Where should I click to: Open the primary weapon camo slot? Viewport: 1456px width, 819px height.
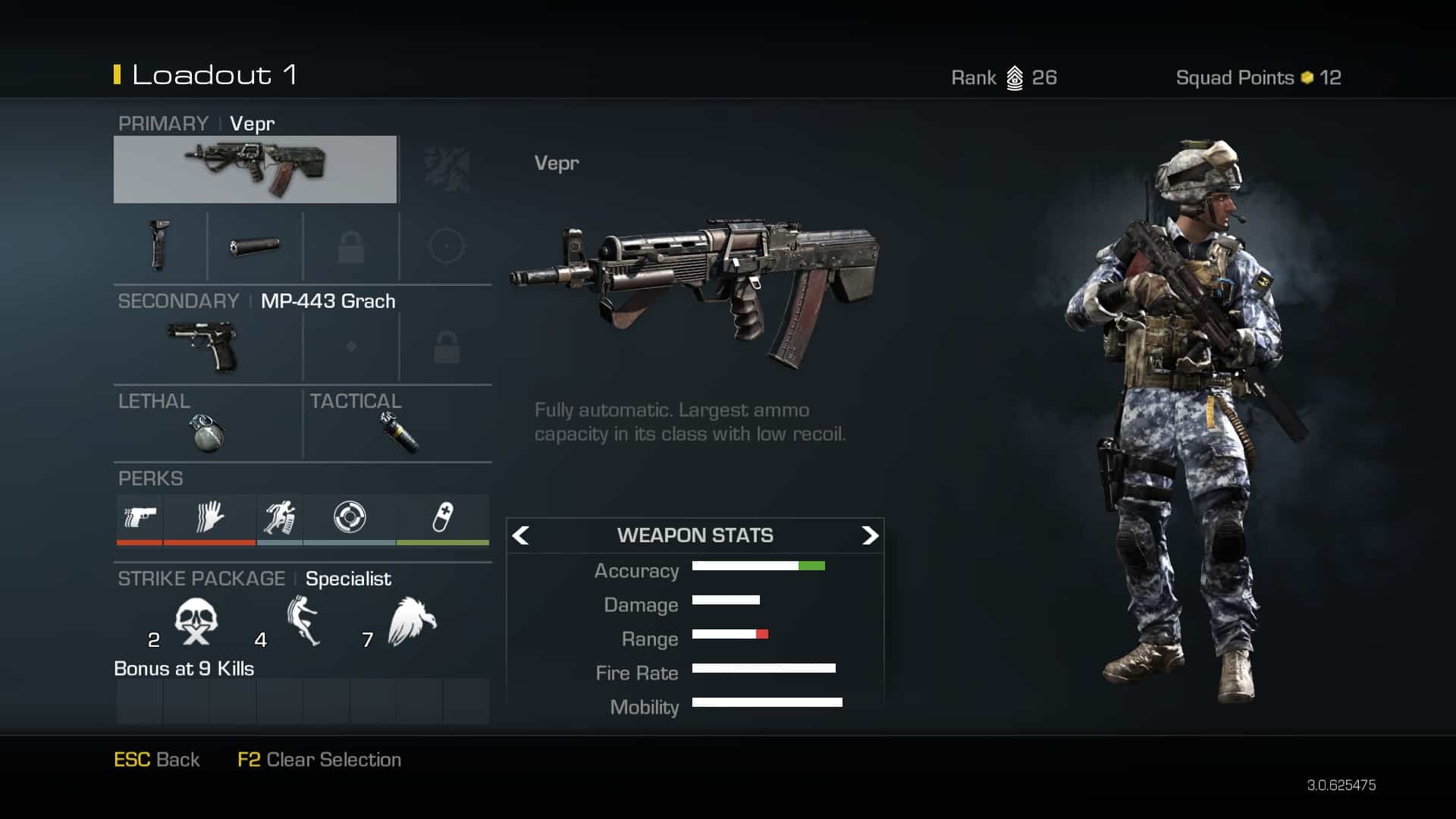447,169
